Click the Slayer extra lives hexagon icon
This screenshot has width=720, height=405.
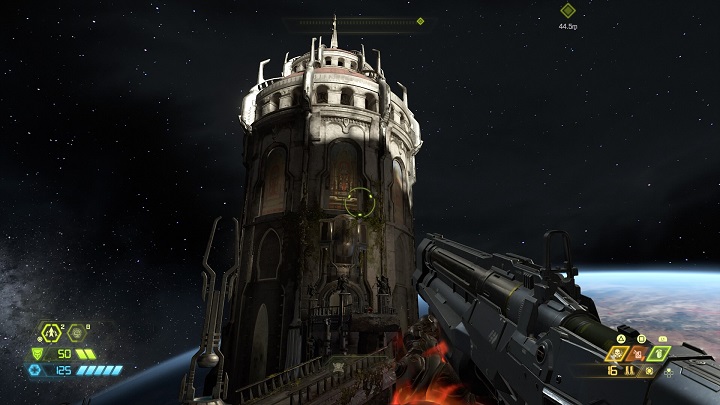(50, 333)
